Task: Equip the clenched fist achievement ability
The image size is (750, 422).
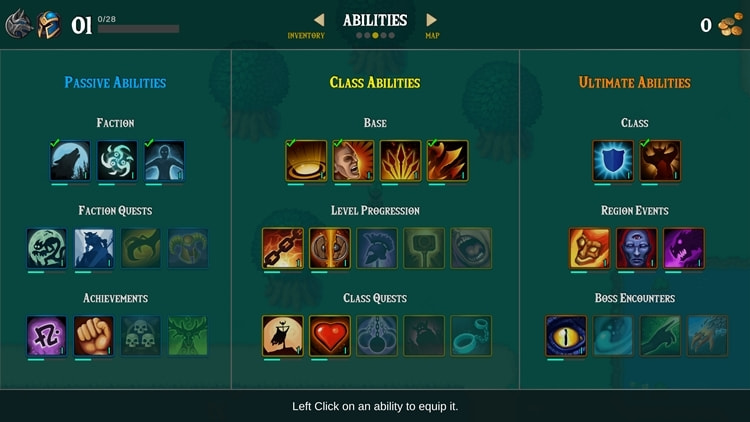Action: [93, 336]
